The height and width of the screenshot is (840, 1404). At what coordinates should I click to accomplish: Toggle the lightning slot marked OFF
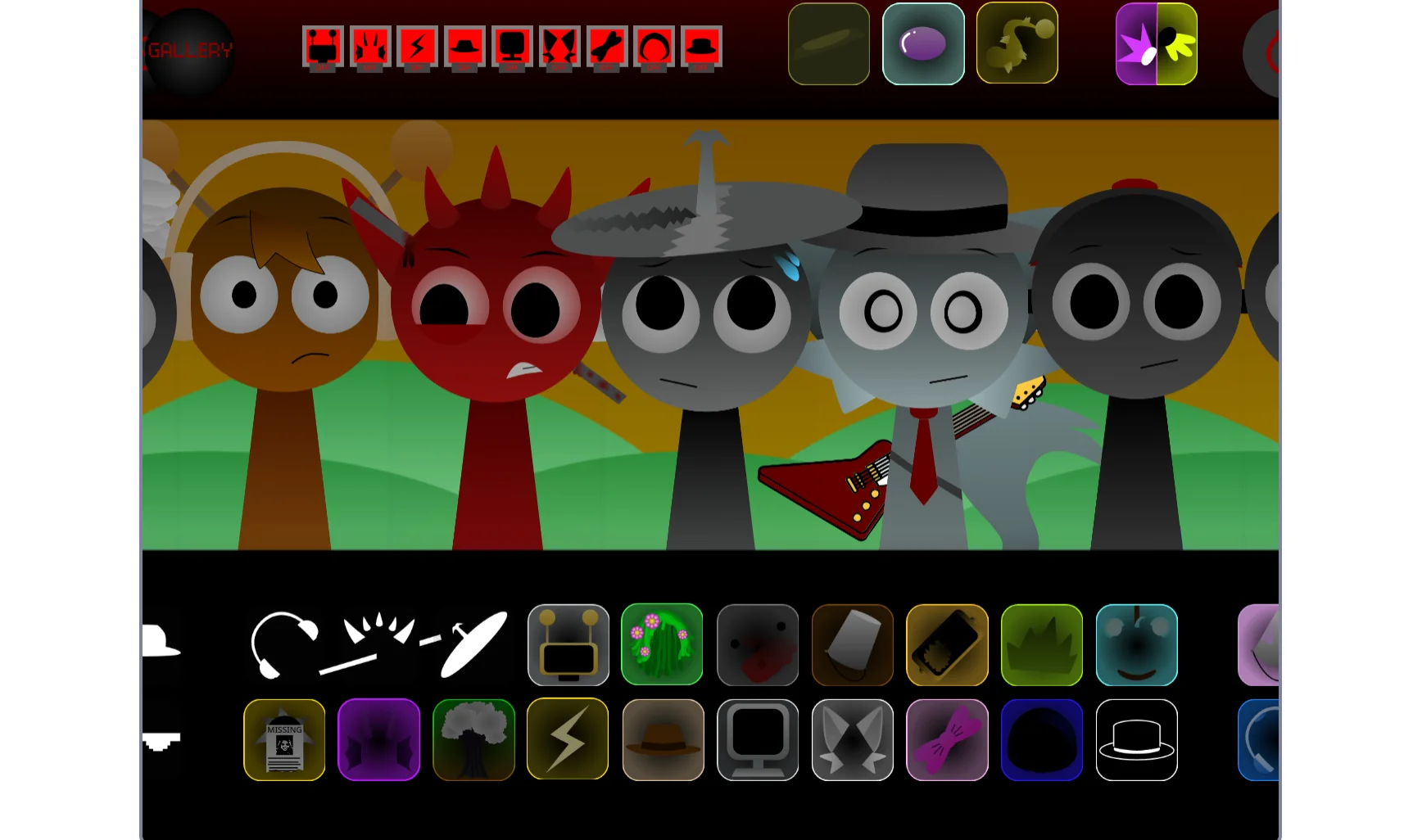(x=418, y=47)
